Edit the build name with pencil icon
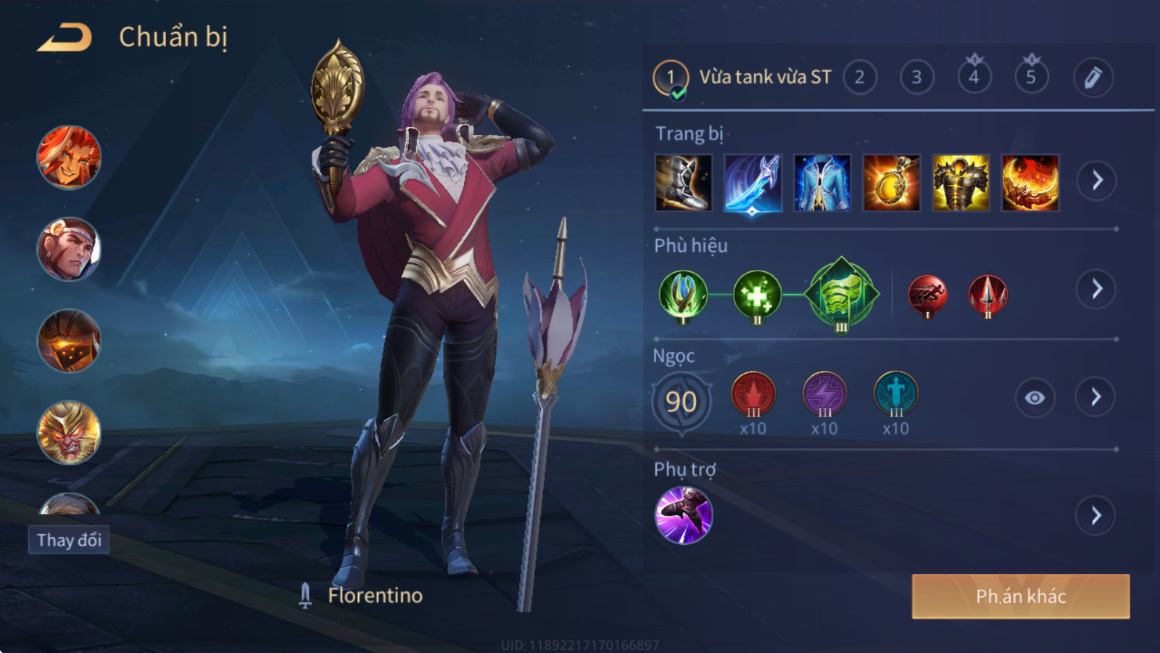 (1093, 77)
